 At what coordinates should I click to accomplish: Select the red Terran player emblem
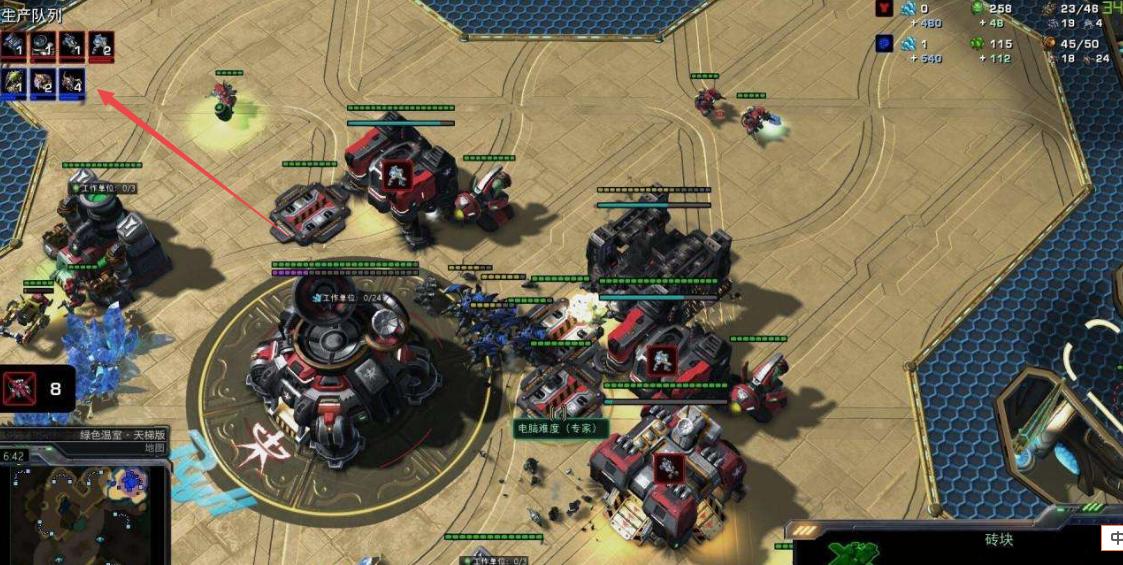pos(884,9)
